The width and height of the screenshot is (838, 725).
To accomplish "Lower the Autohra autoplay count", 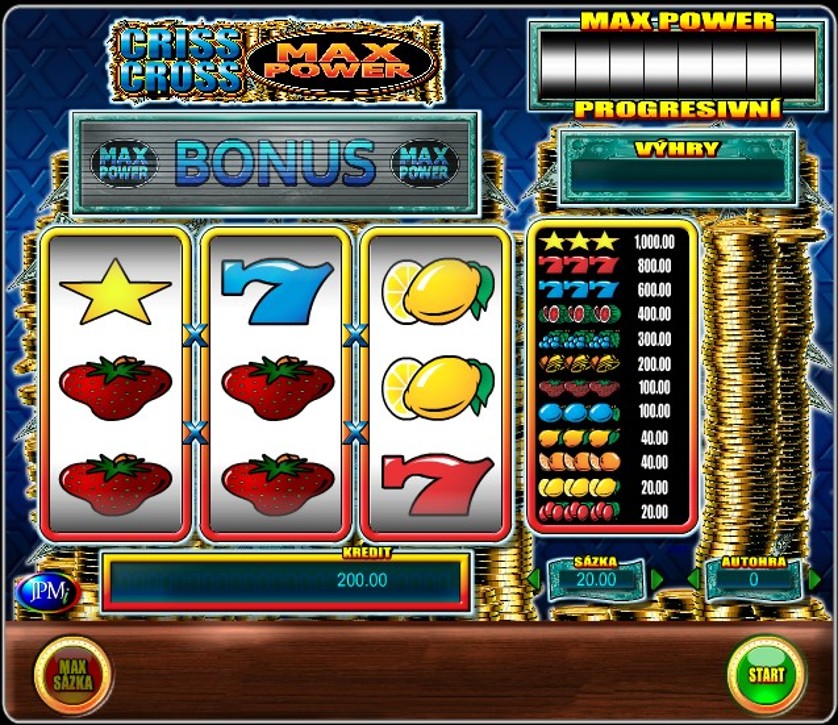I will tap(693, 579).
